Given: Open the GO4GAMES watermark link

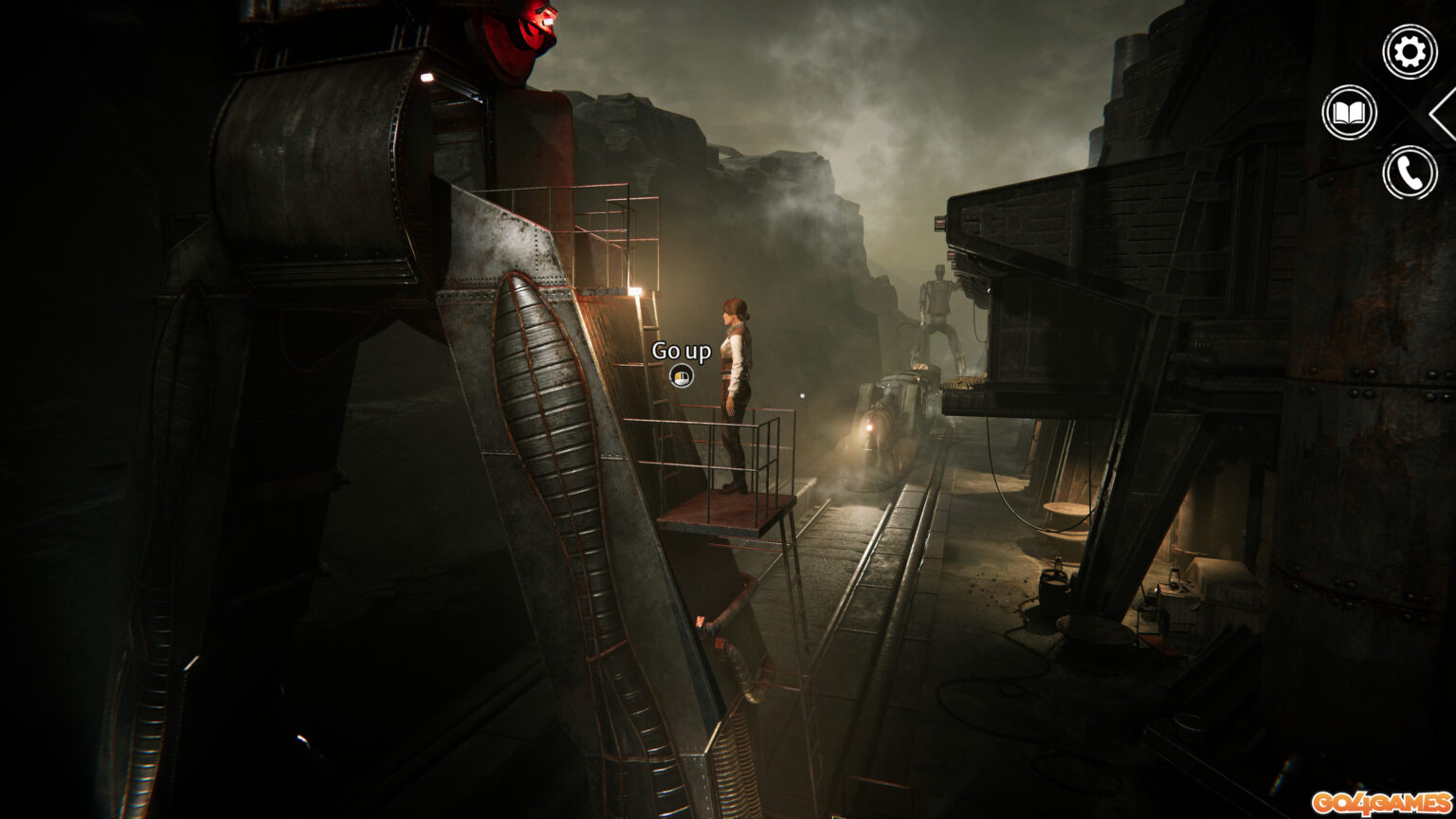Looking at the screenshot, I should coord(1383,802).
